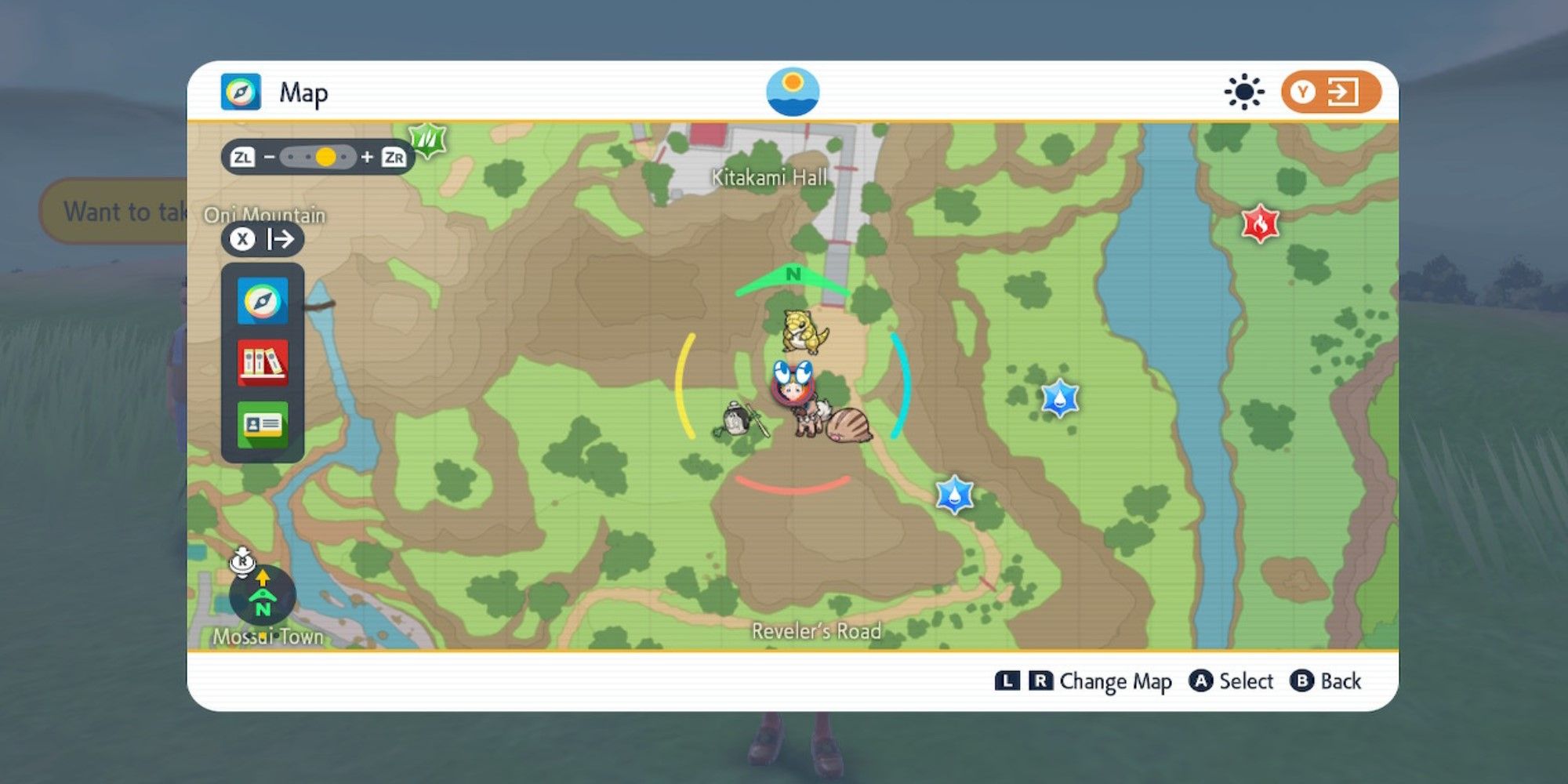
Task: Click the time-of-day sun icon near top right
Action: tap(1245, 91)
